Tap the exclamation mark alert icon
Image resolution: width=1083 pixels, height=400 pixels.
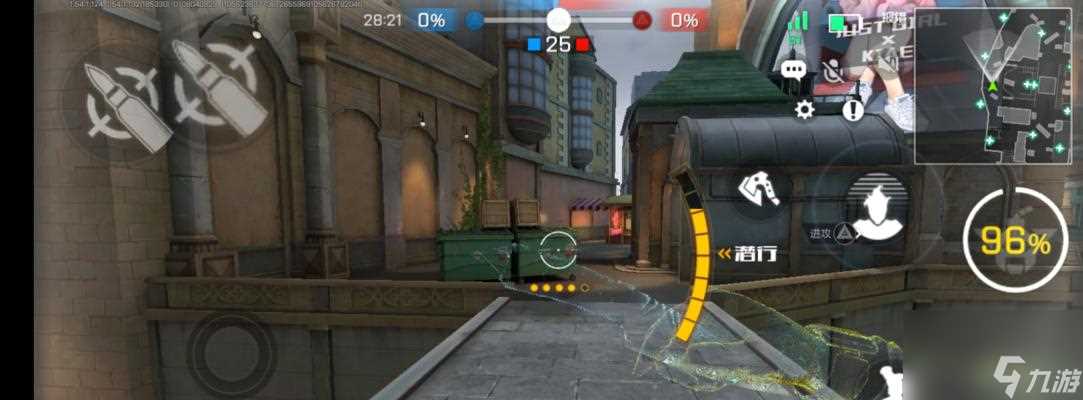point(852,110)
